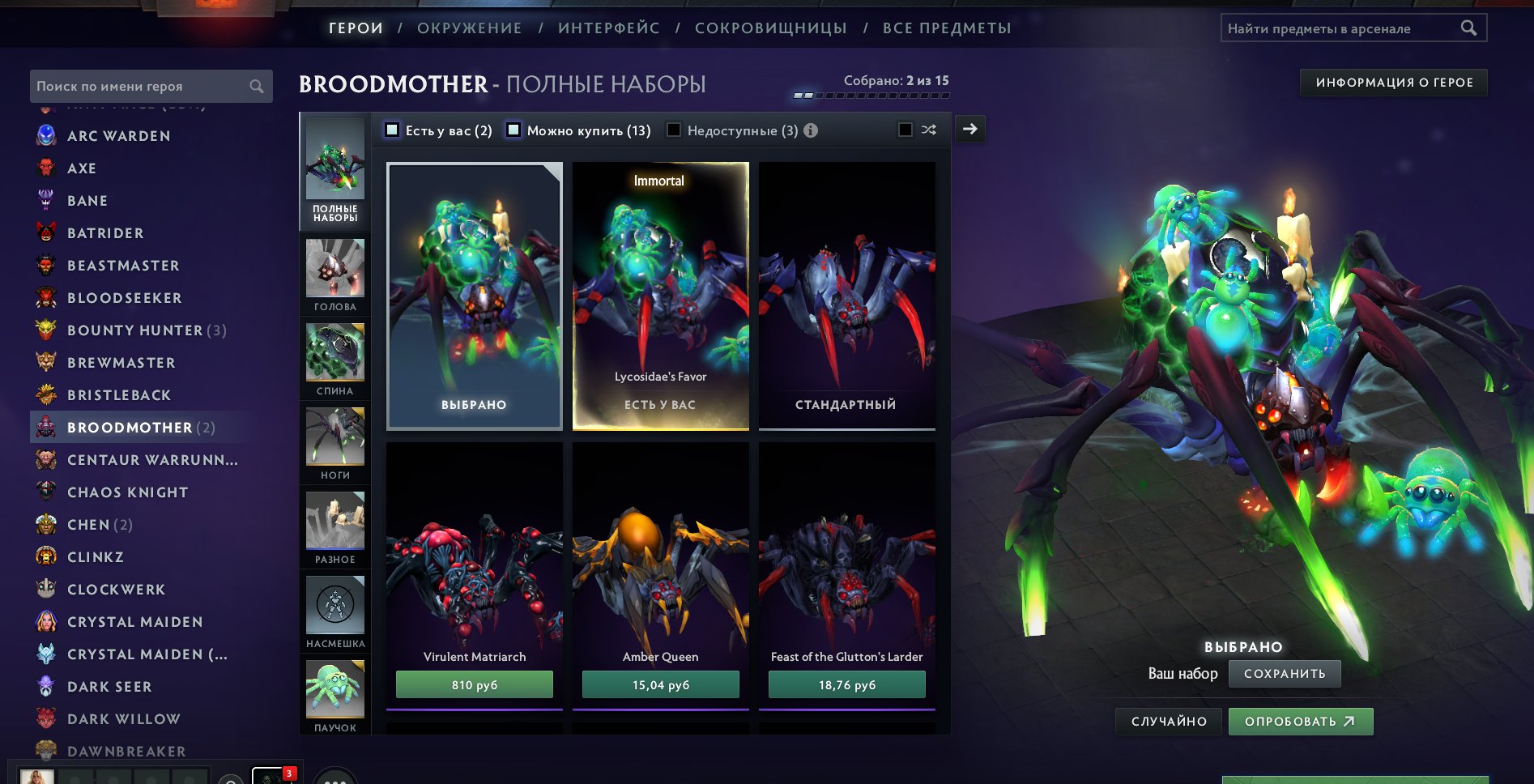Try the set with ОПРОБОВАТЬ
1534x784 pixels.
click(1300, 722)
